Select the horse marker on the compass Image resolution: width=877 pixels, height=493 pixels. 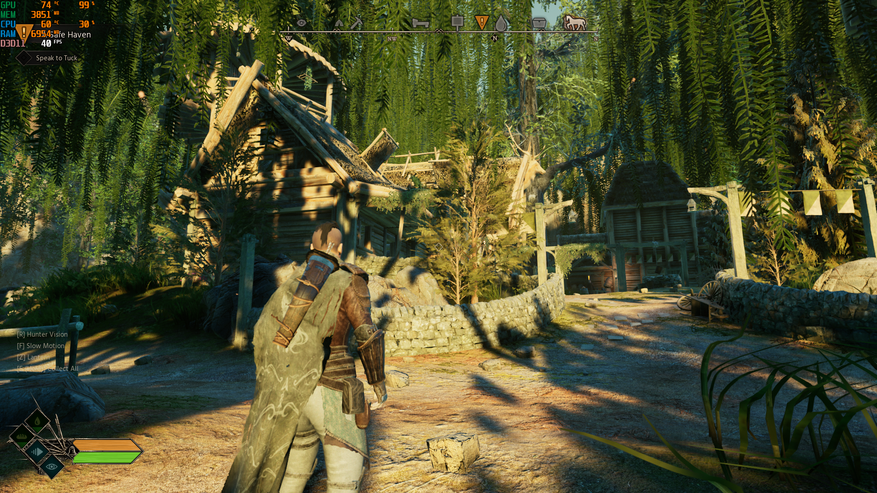574,22
